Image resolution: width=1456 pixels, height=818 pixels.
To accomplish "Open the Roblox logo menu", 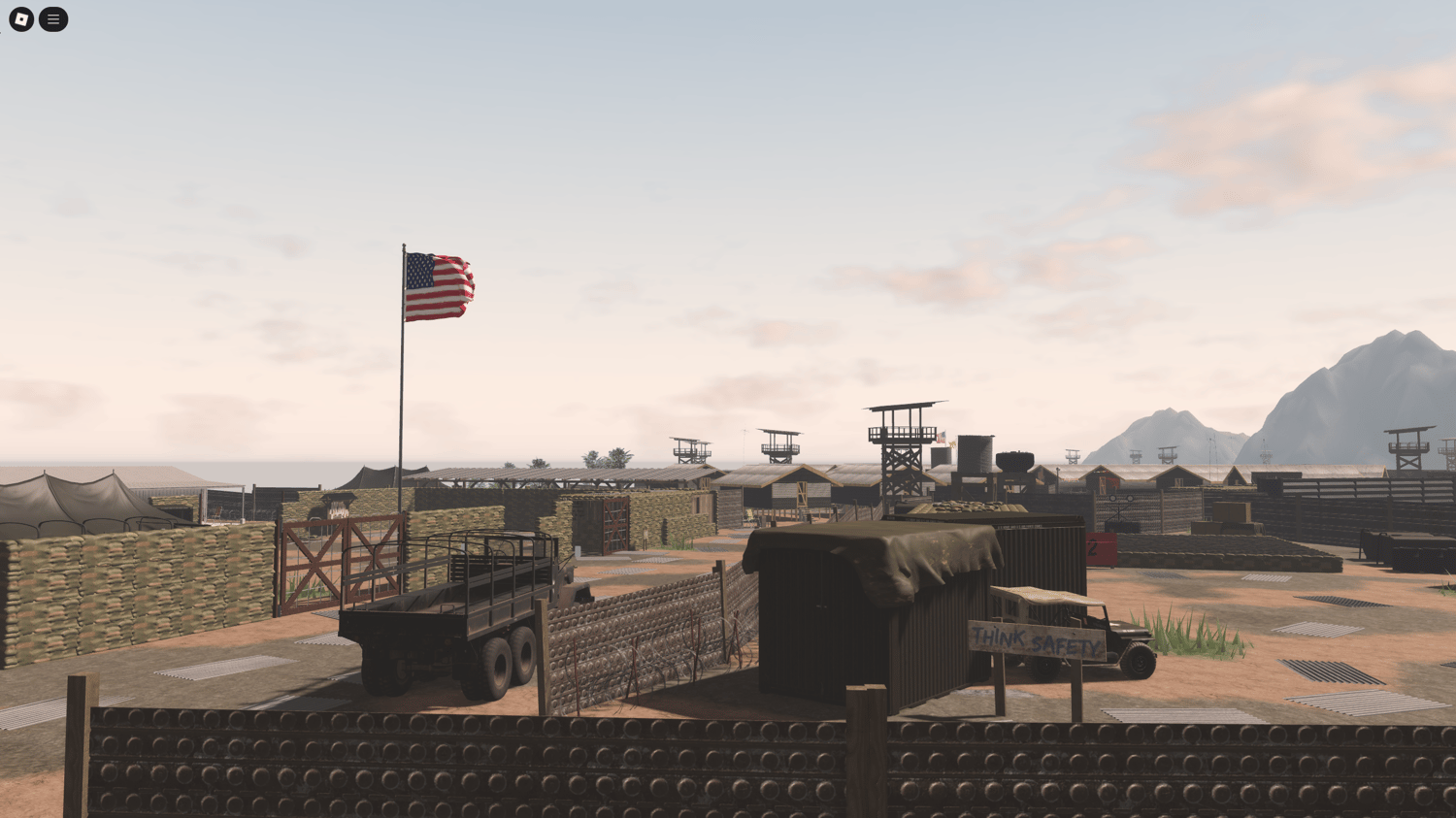I will coord(19,19).
